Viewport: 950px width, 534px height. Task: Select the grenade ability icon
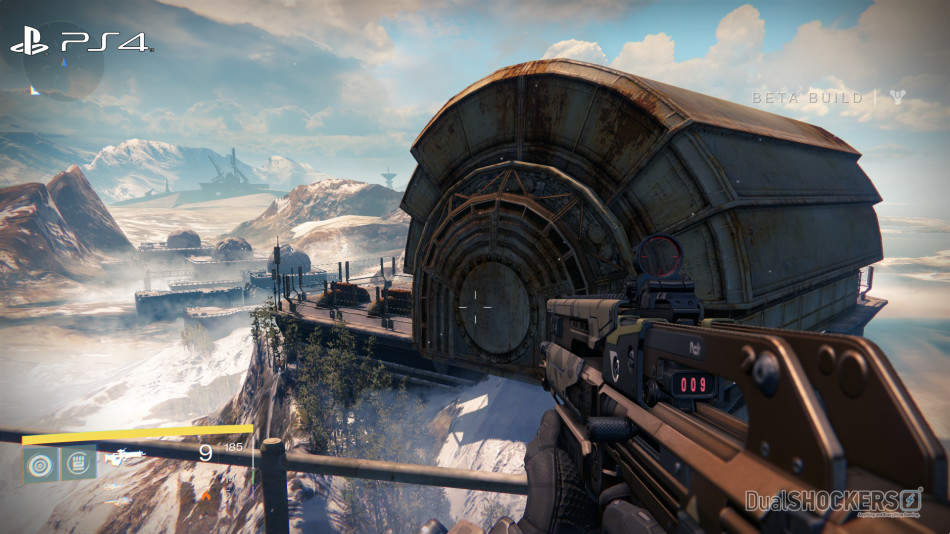40,463
